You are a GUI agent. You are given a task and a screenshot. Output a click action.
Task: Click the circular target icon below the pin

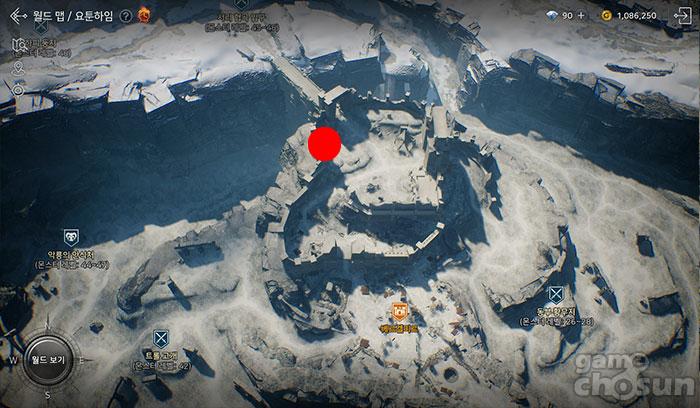[18, 89]
